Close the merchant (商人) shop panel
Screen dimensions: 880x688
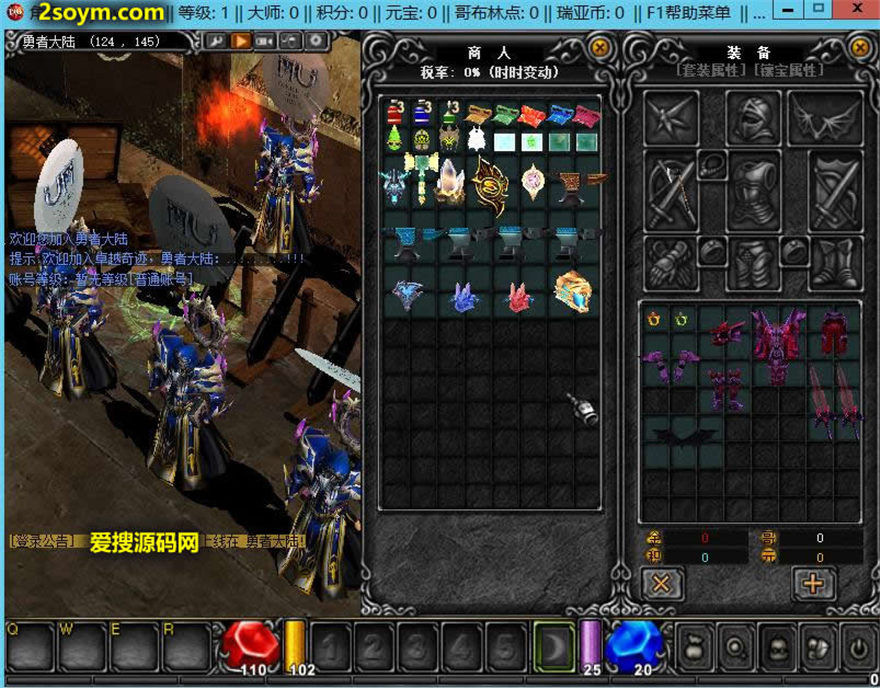coord(599,47)
